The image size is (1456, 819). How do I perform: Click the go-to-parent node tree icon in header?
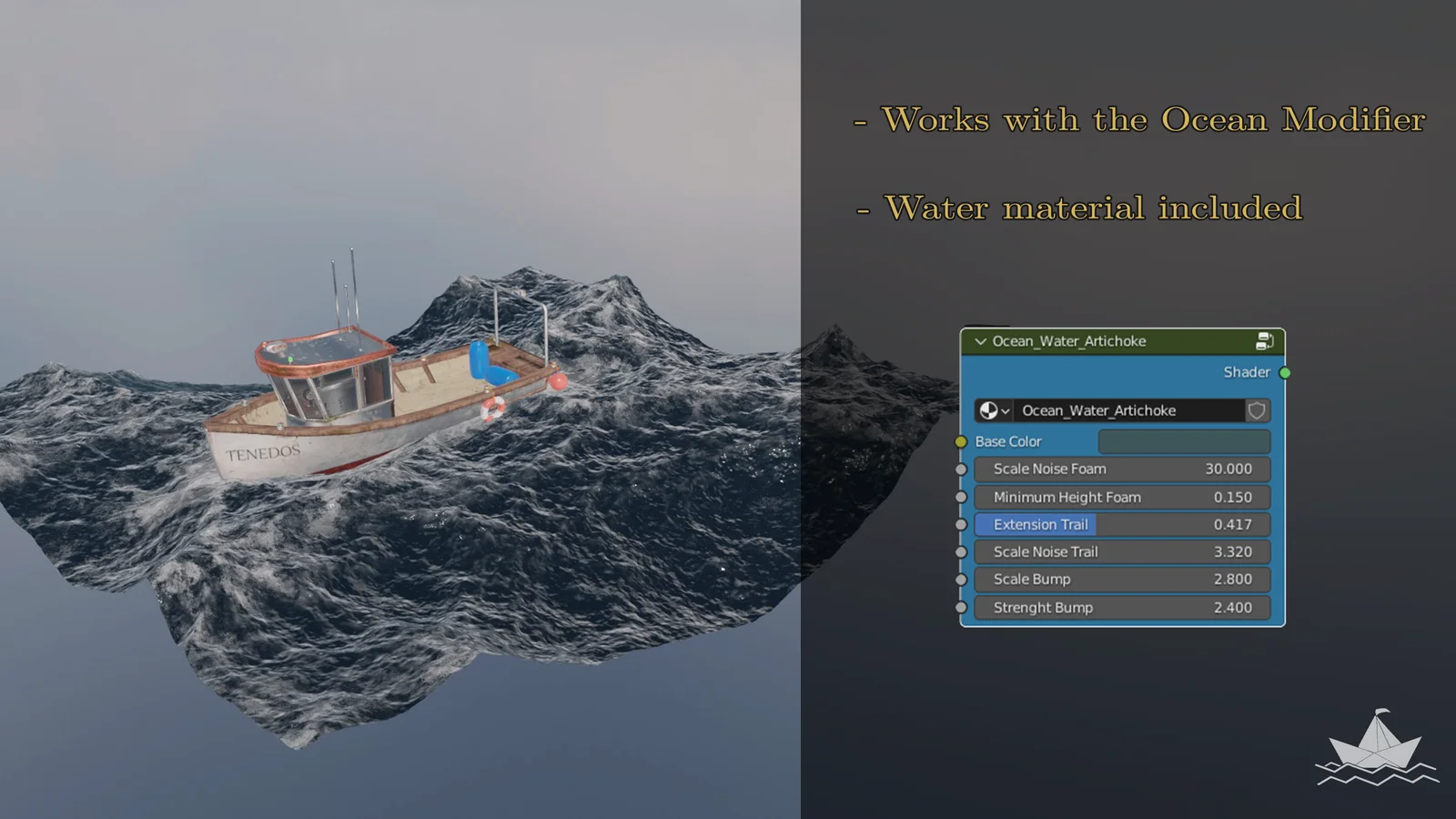[x=1263, y=341]
